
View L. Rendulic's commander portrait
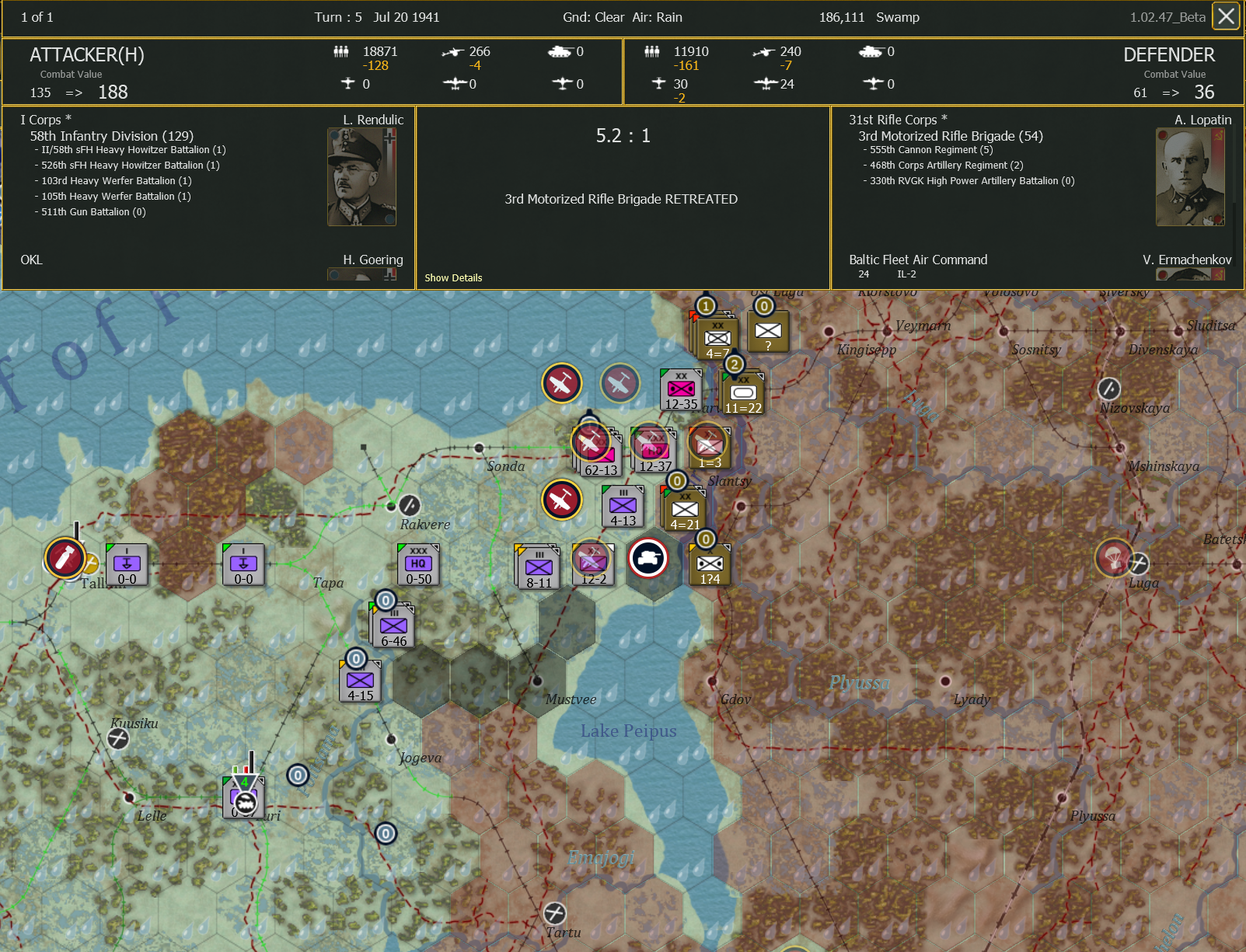[x=362, y=175]
